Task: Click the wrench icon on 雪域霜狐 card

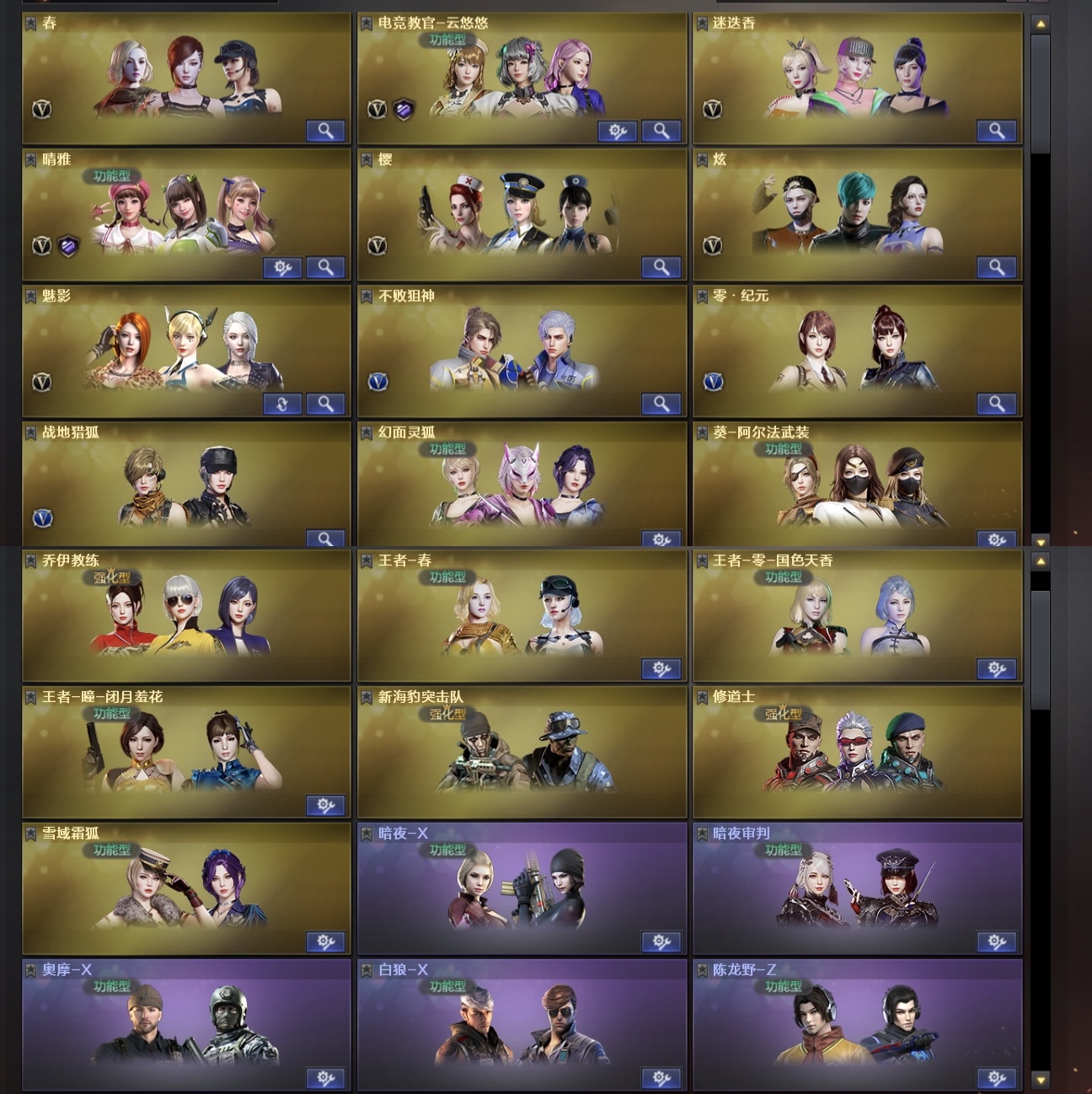Action: click(324, 941)
